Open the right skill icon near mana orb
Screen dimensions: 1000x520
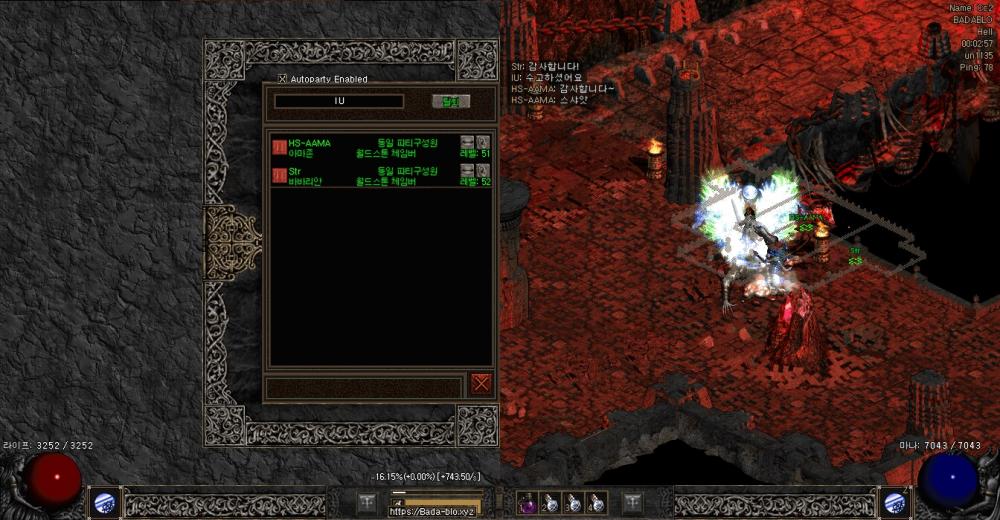point(895,503)
